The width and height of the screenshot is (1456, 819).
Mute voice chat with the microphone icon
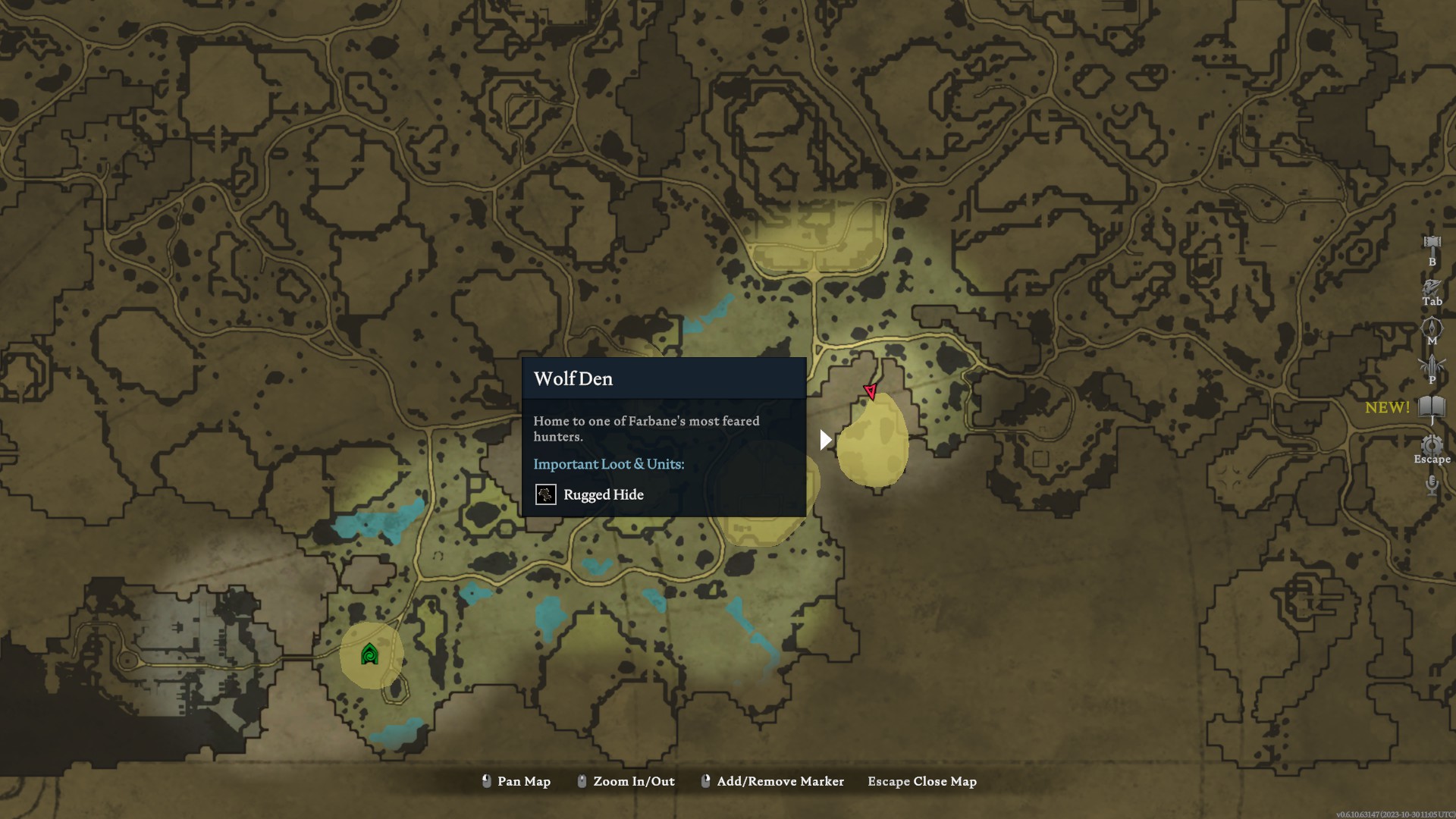point(1432,485)
